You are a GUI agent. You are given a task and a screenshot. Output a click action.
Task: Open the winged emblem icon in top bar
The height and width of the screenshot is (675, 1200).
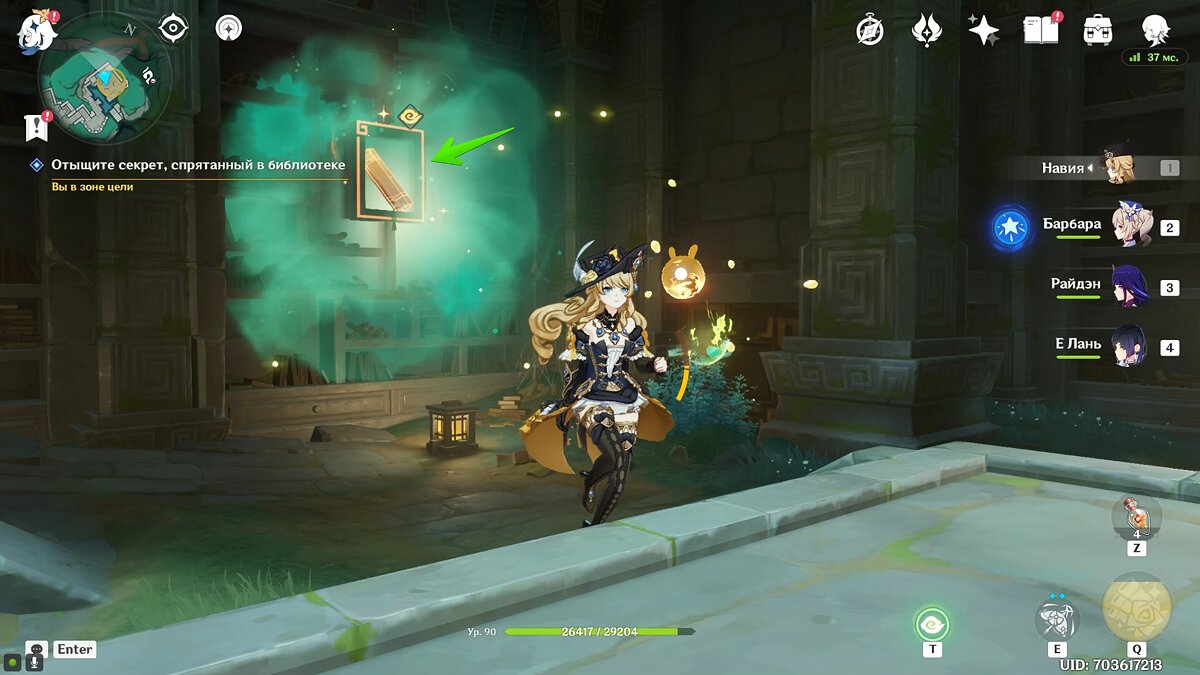point(926,31)
